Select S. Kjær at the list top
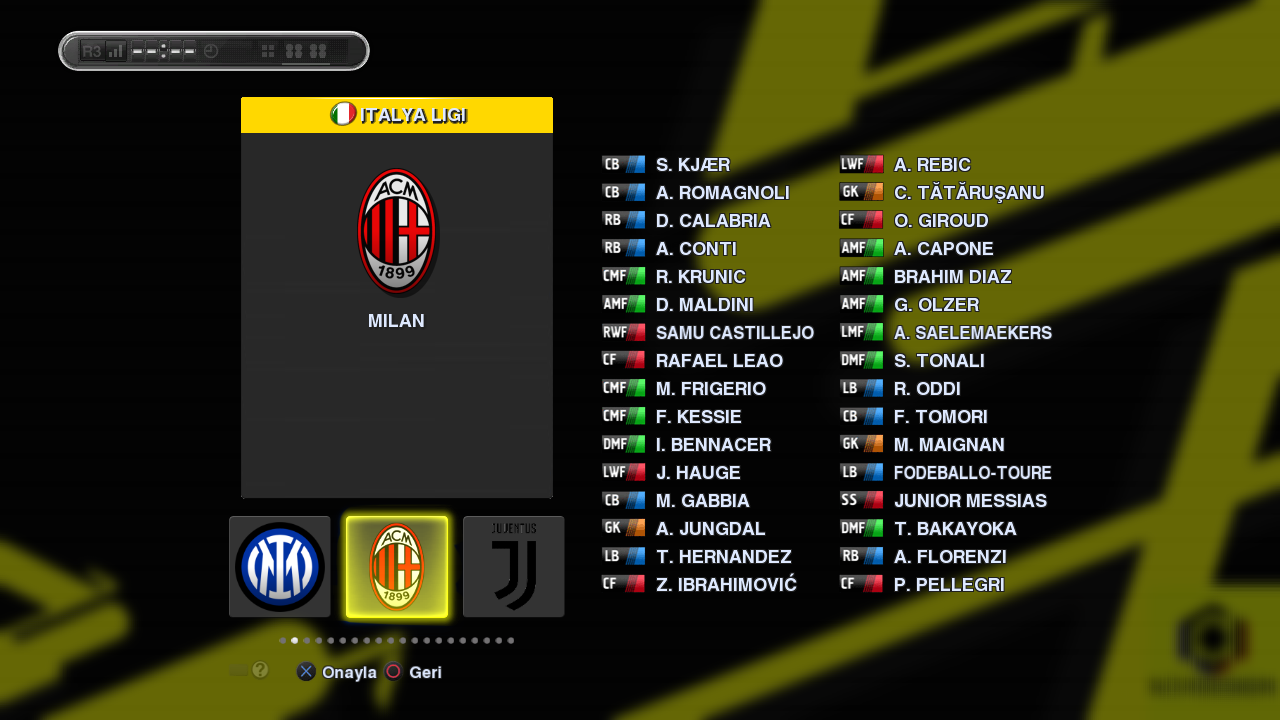 pos(692,165)
